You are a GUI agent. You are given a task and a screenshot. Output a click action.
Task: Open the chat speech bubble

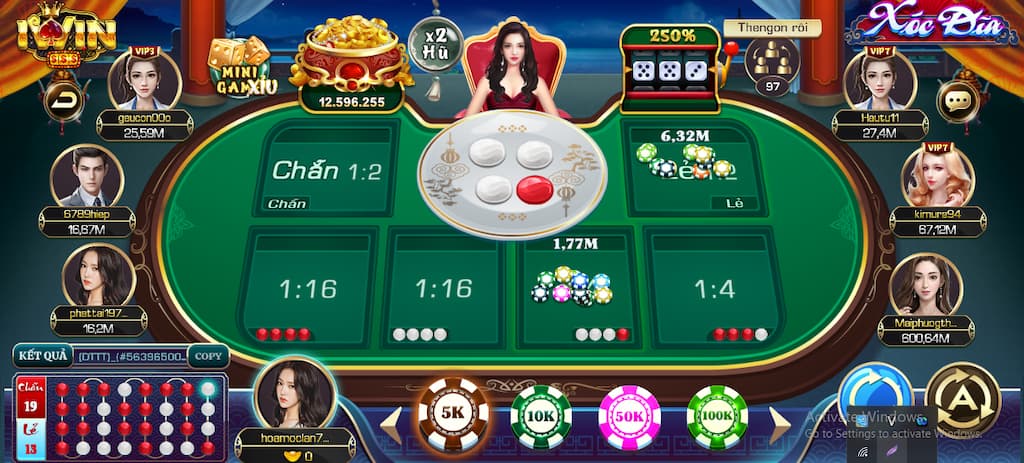coord(958,102)
